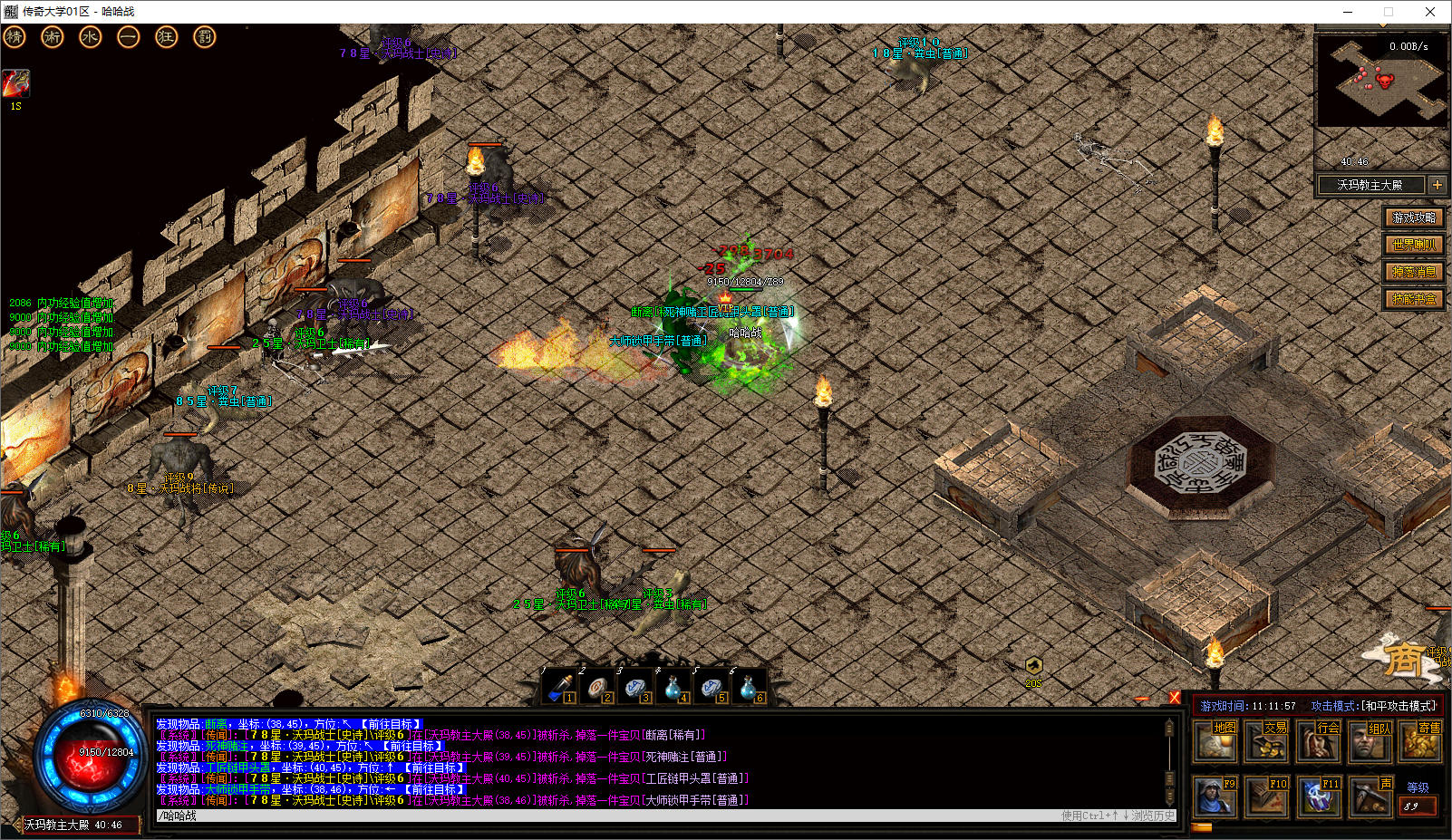Viewport: 1452px width, 840px height.
Task: Open the F10 chest icon
Action: [x=1266, y=797]
